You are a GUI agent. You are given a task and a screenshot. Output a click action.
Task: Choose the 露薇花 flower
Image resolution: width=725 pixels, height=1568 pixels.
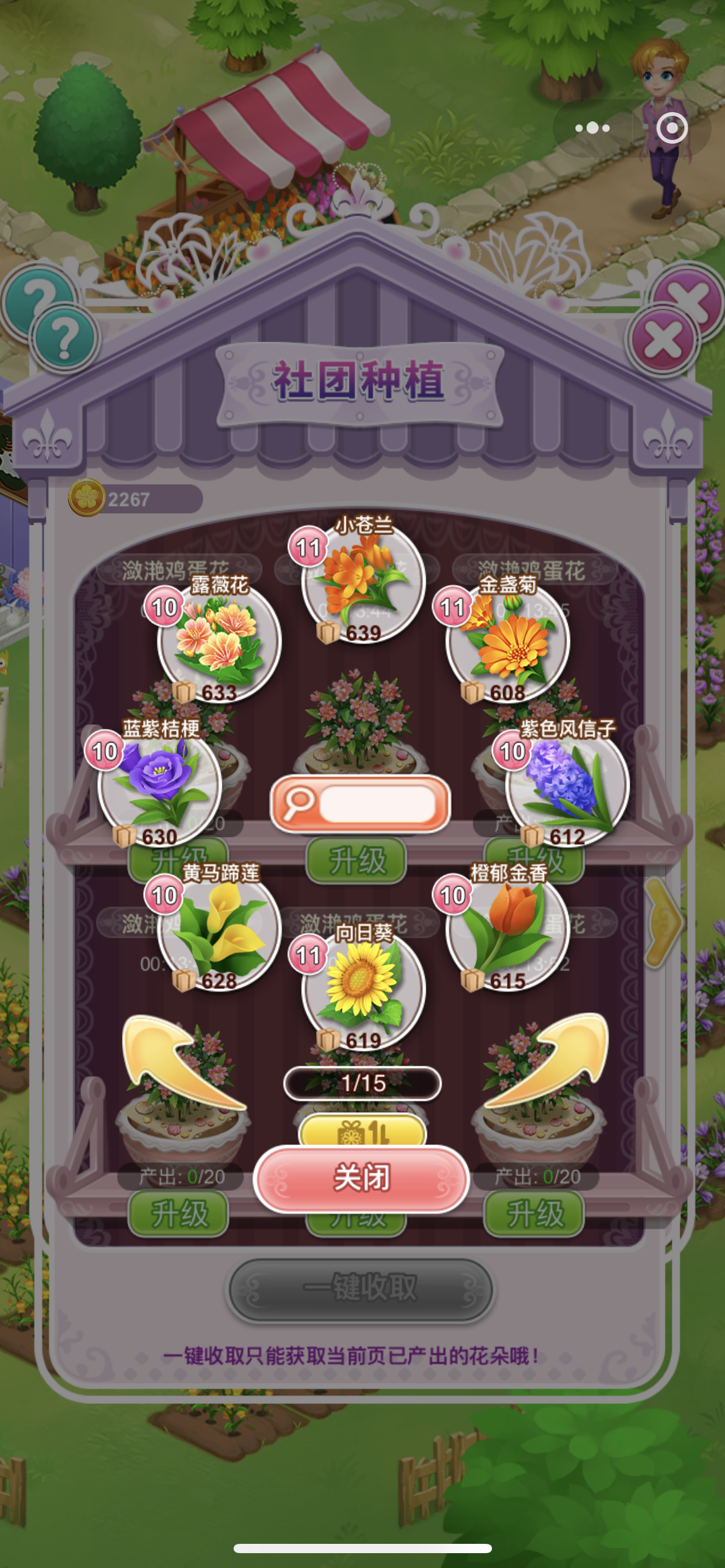pos(219,640)
